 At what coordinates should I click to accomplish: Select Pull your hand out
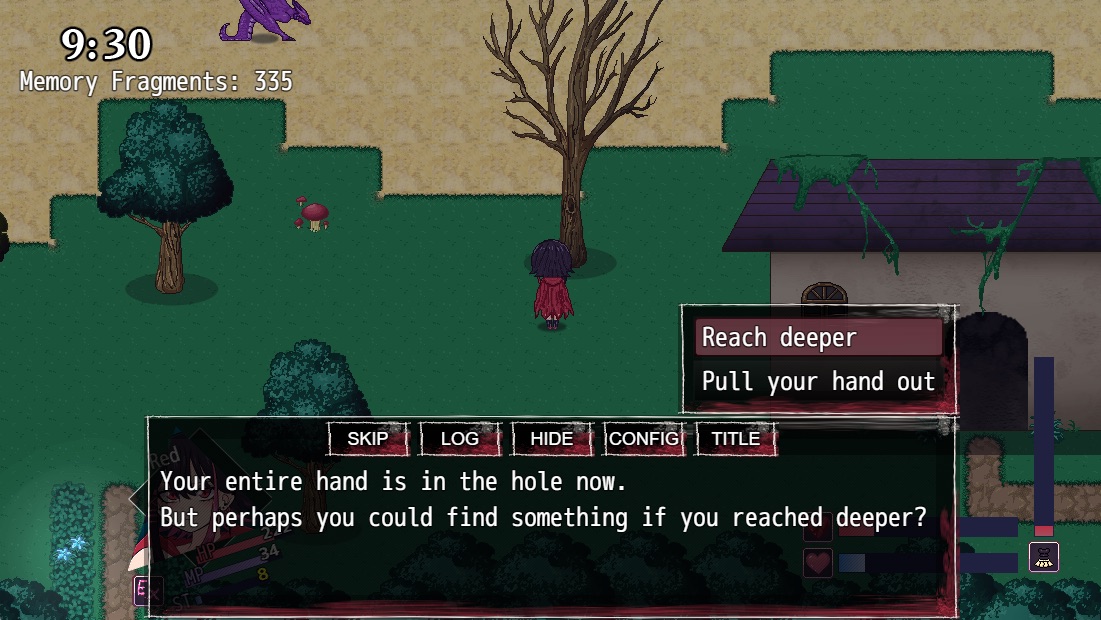click(x=818, y=381)
